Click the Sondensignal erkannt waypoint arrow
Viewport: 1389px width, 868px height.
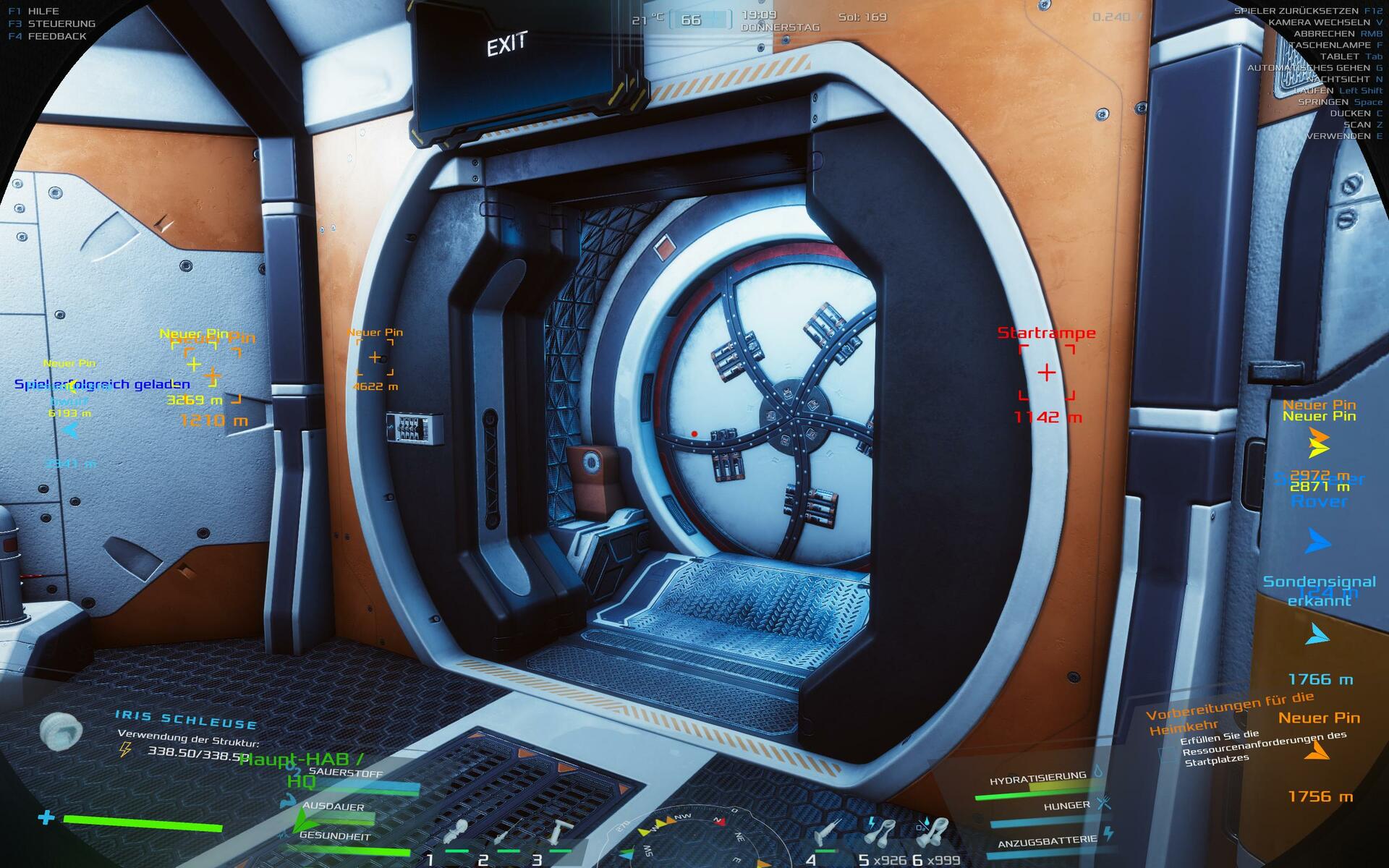pos(1318,635)
